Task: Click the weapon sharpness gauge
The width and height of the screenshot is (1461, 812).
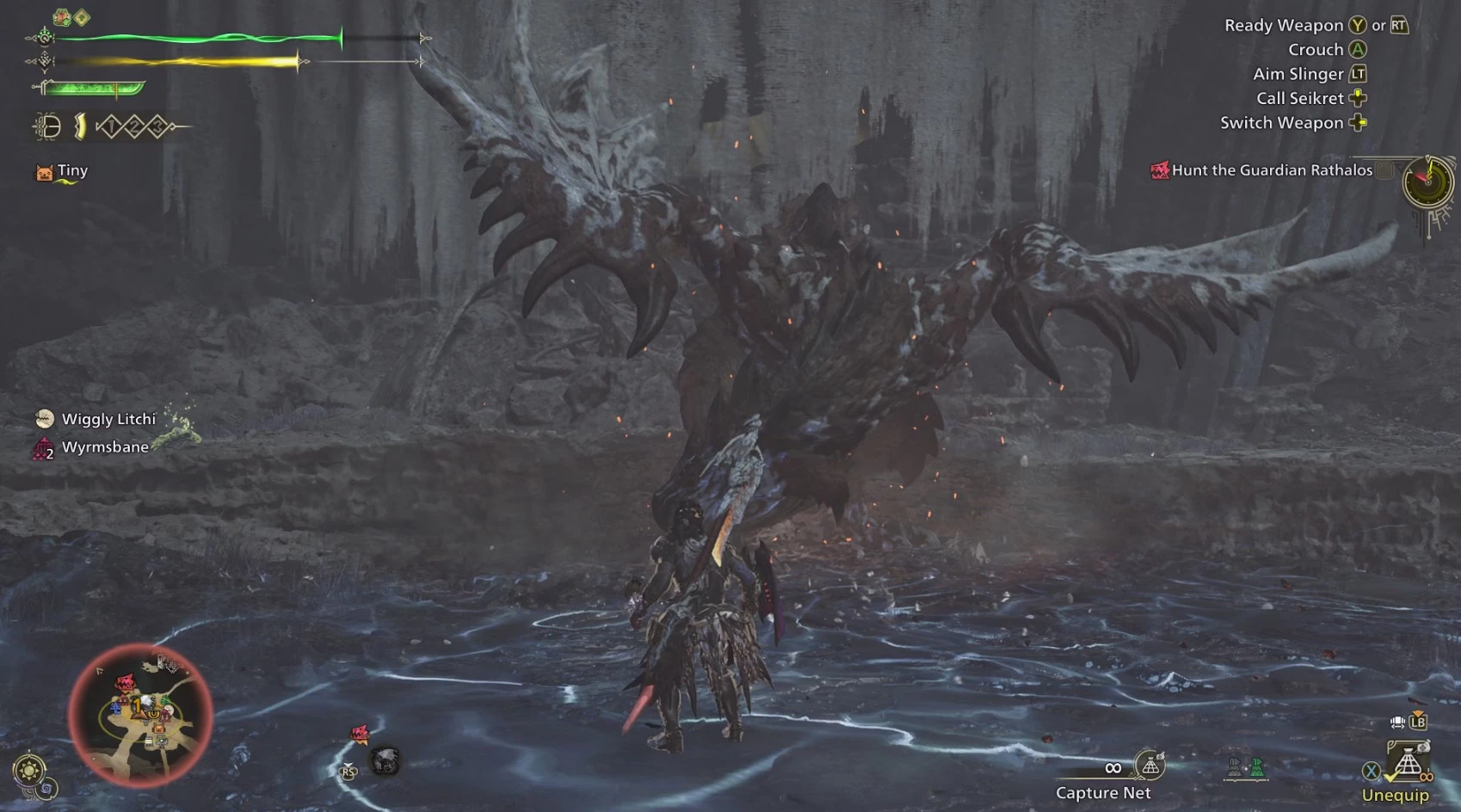Action: tap(93, 88)
